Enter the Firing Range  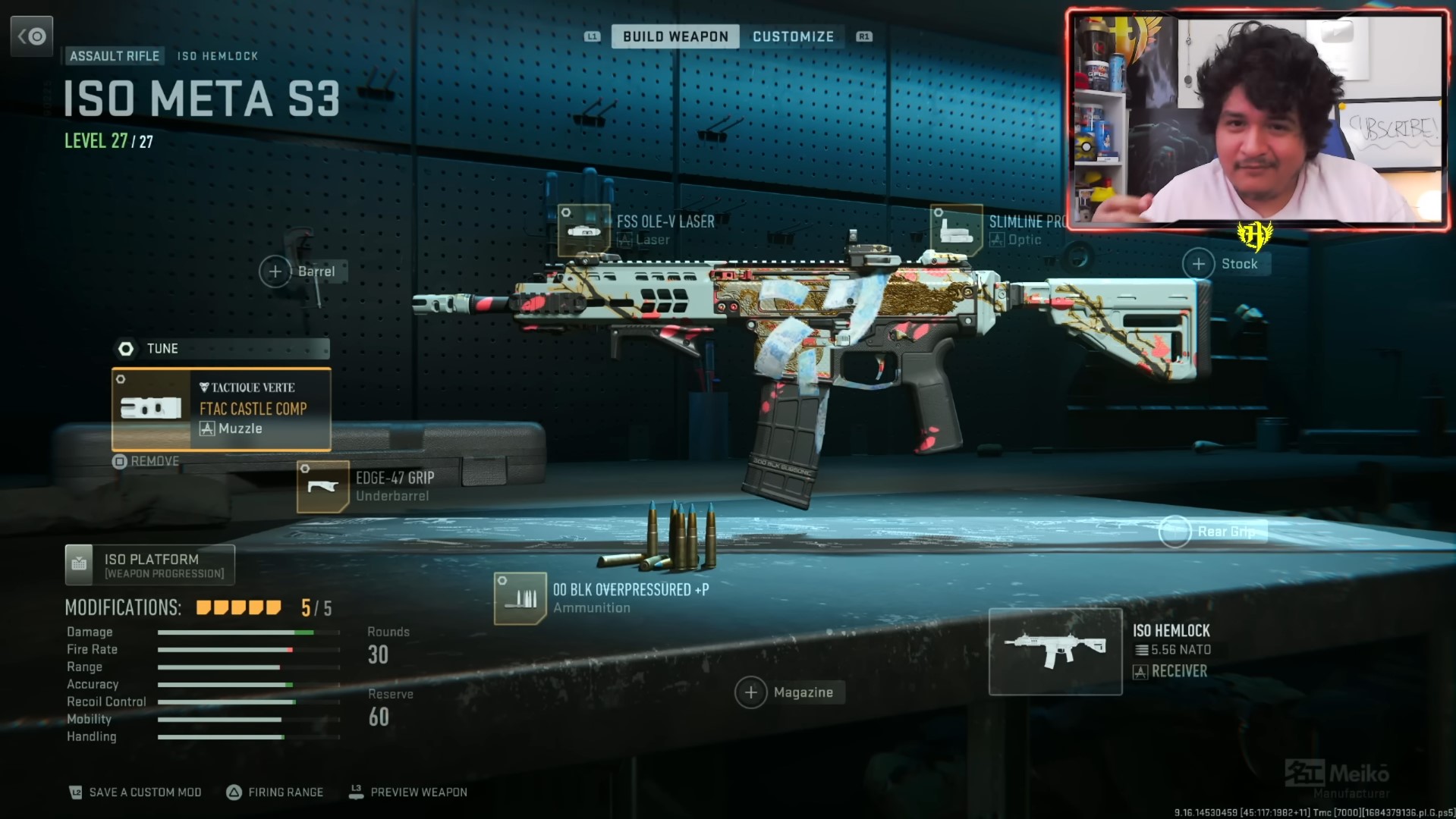[x=275, y=792]
